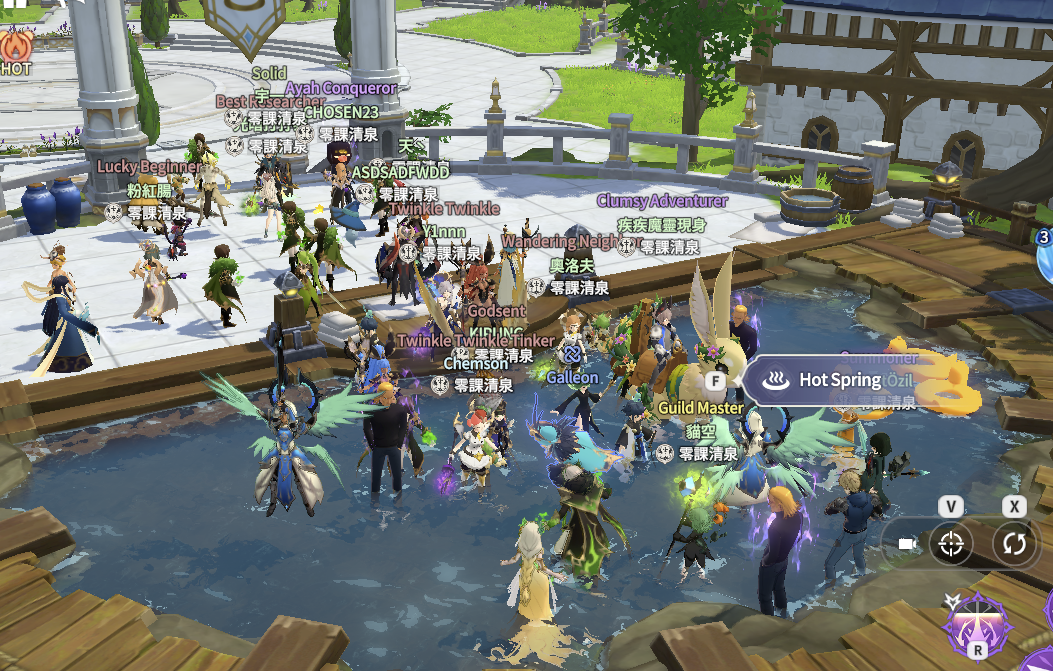Screen dimensions: 1053x671
Task: Click the circular arrows switch button
Action: 1016,544
